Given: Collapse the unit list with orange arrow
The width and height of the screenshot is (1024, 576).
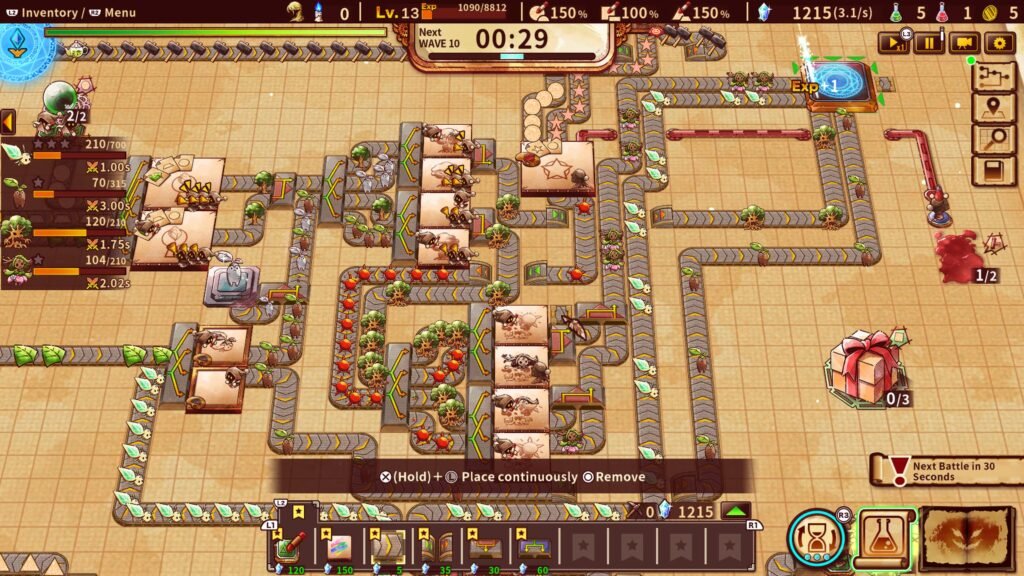Looking at the screenshot, I should [x=8, y=122].
